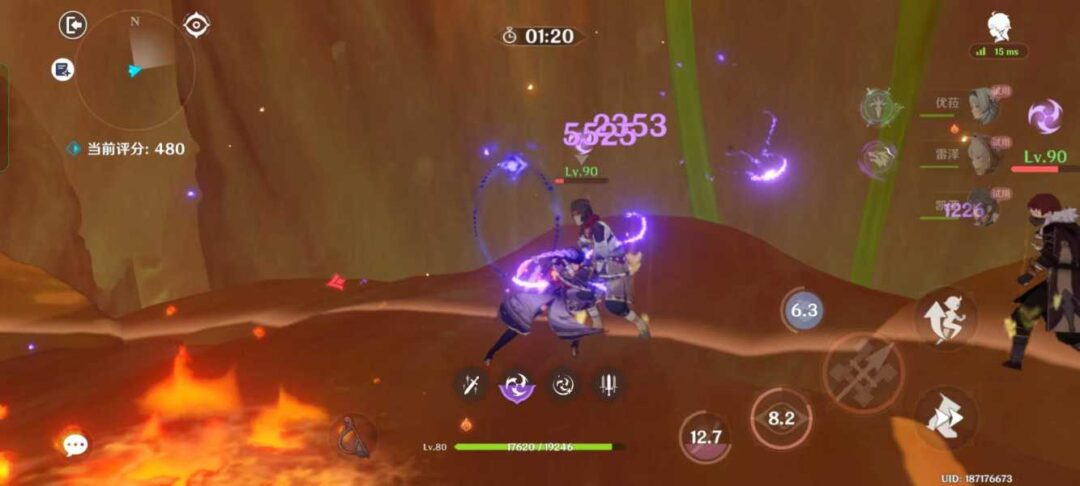Open the blue notes icon beside minimap
This screenshot has height=486, width=1080.
(63, 70)
